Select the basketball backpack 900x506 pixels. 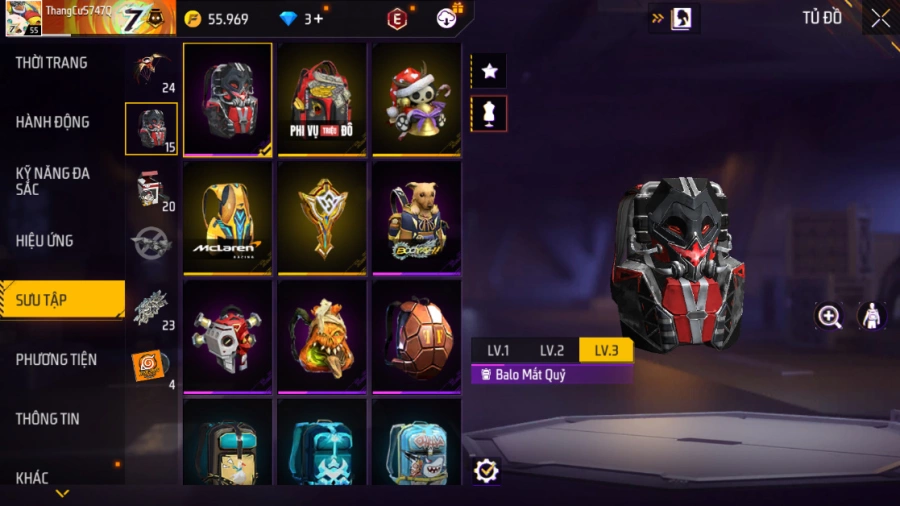tap(416, 336)
